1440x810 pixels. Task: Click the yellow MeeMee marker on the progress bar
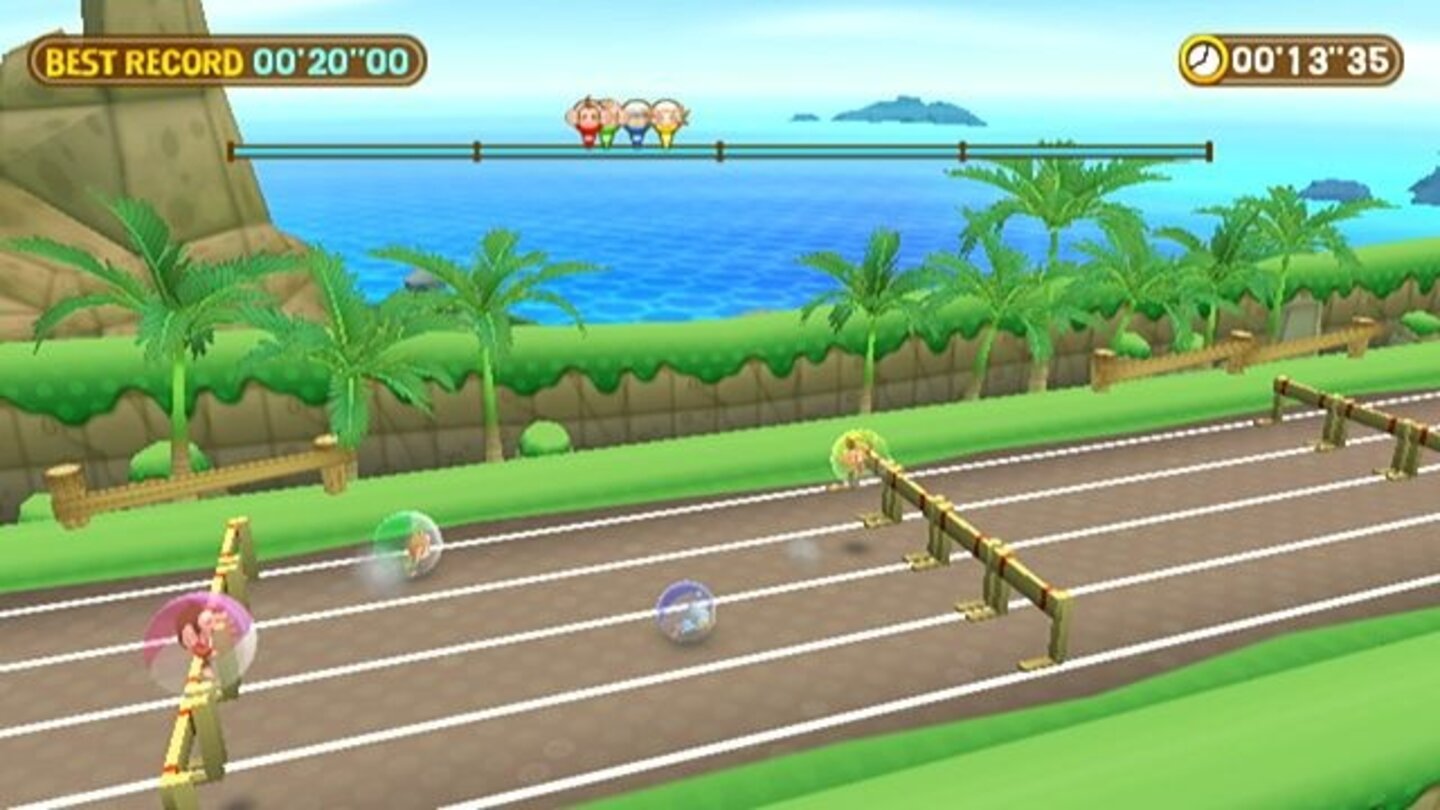(665, 122)
